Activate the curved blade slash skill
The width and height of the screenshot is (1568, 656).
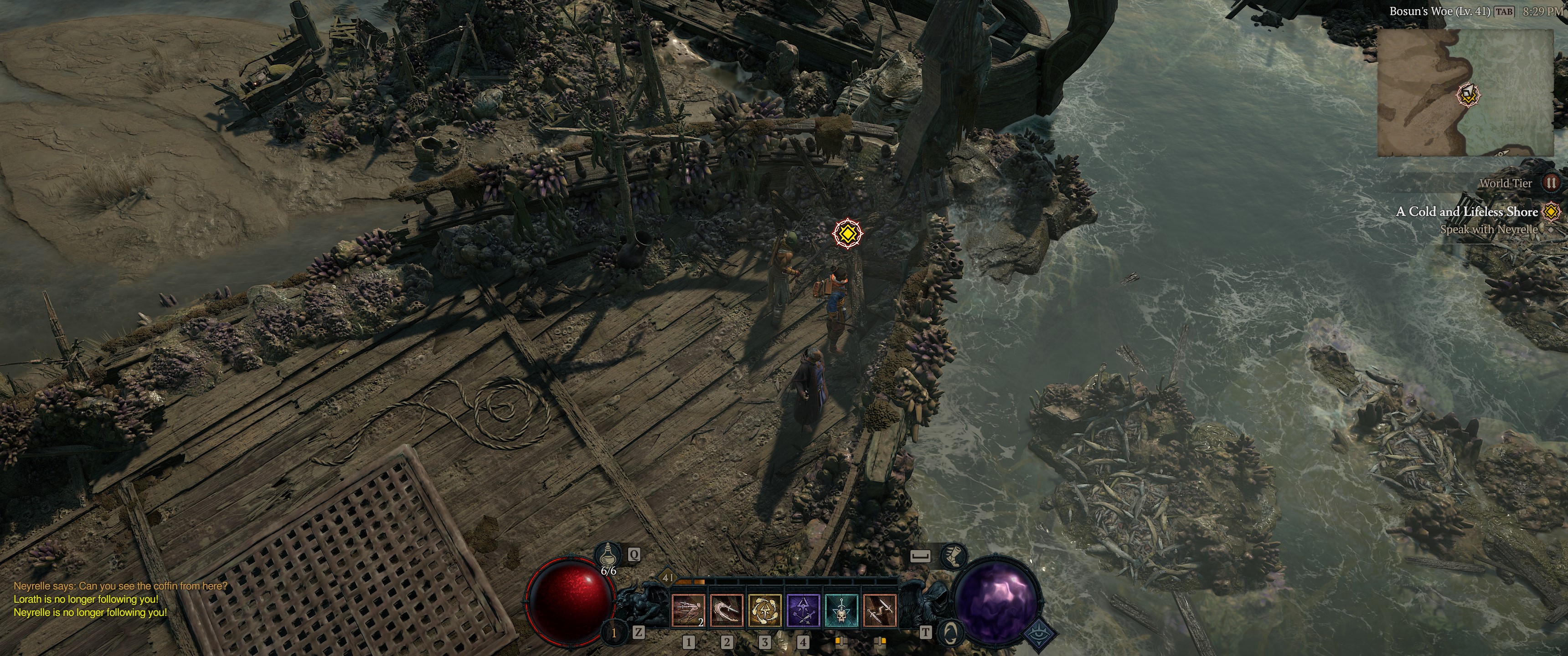[726, 610]
